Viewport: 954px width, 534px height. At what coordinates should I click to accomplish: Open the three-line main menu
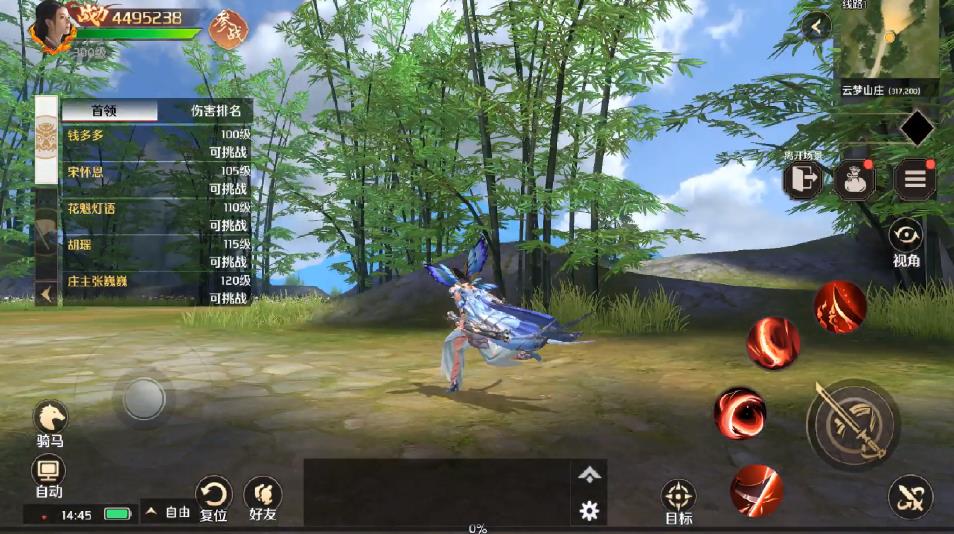click(914, 180)
